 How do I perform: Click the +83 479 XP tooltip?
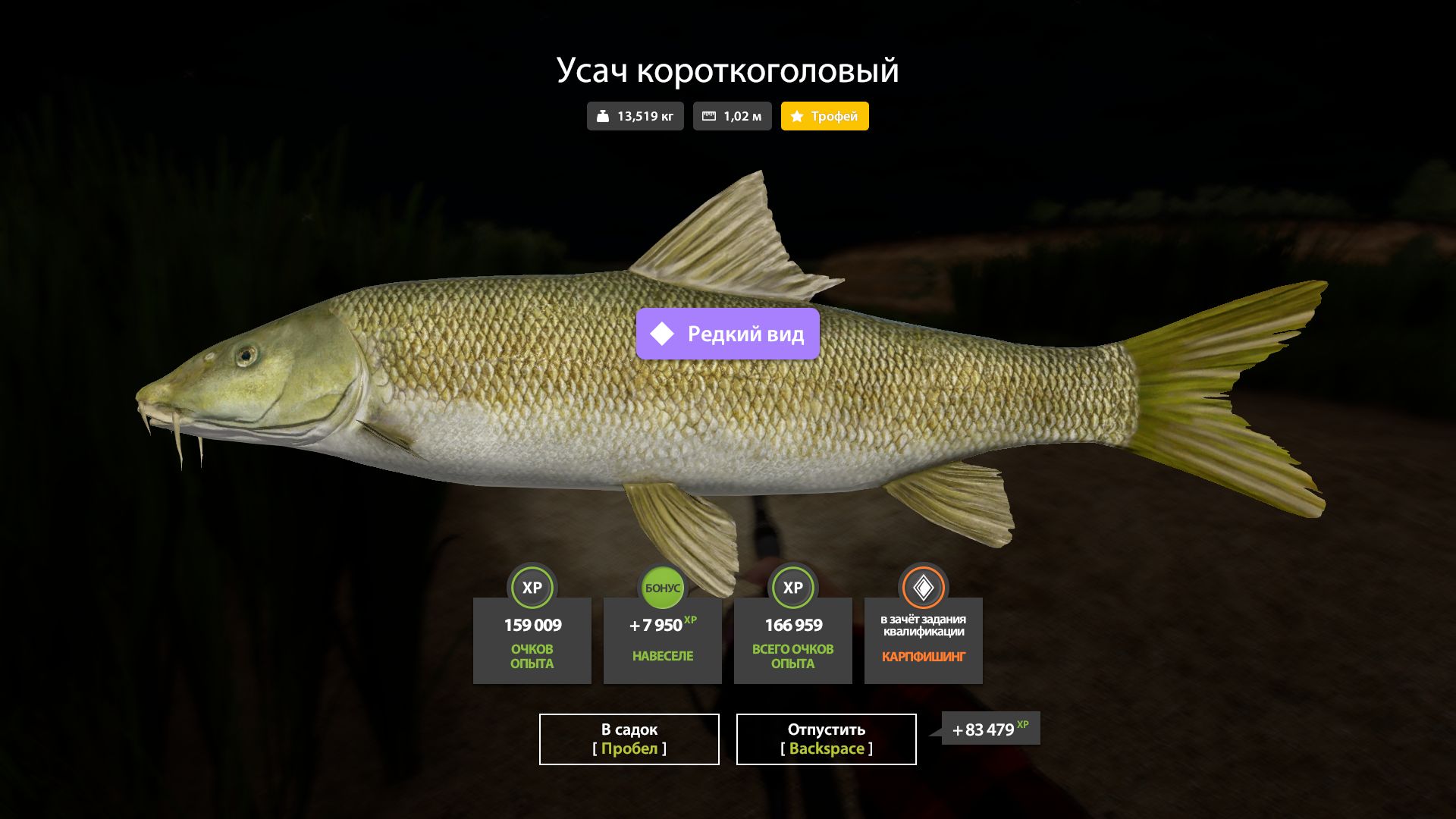click(x=984, y=730)
